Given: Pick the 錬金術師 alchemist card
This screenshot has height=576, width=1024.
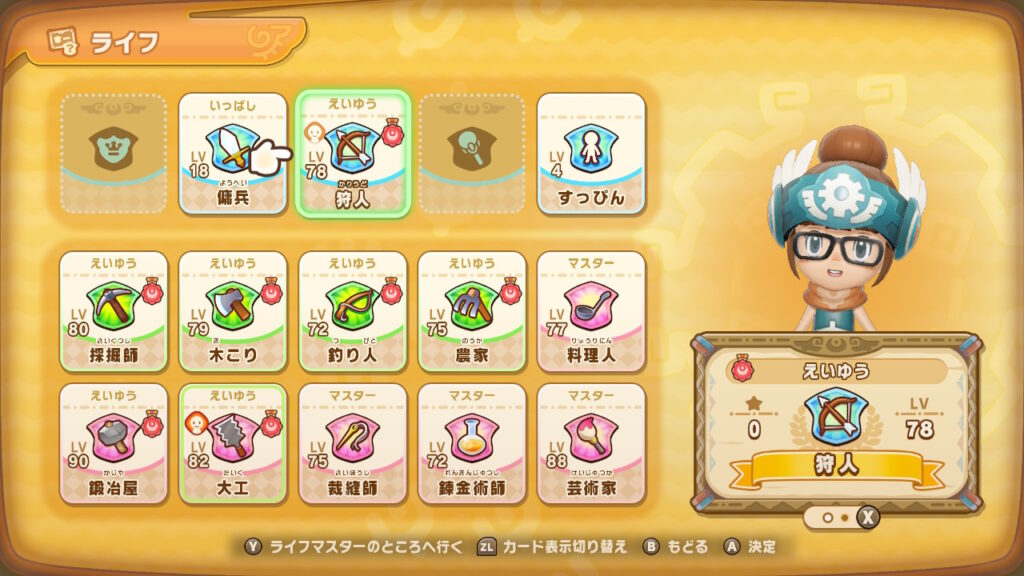Looking at the screenshot, I should (471, 443).
